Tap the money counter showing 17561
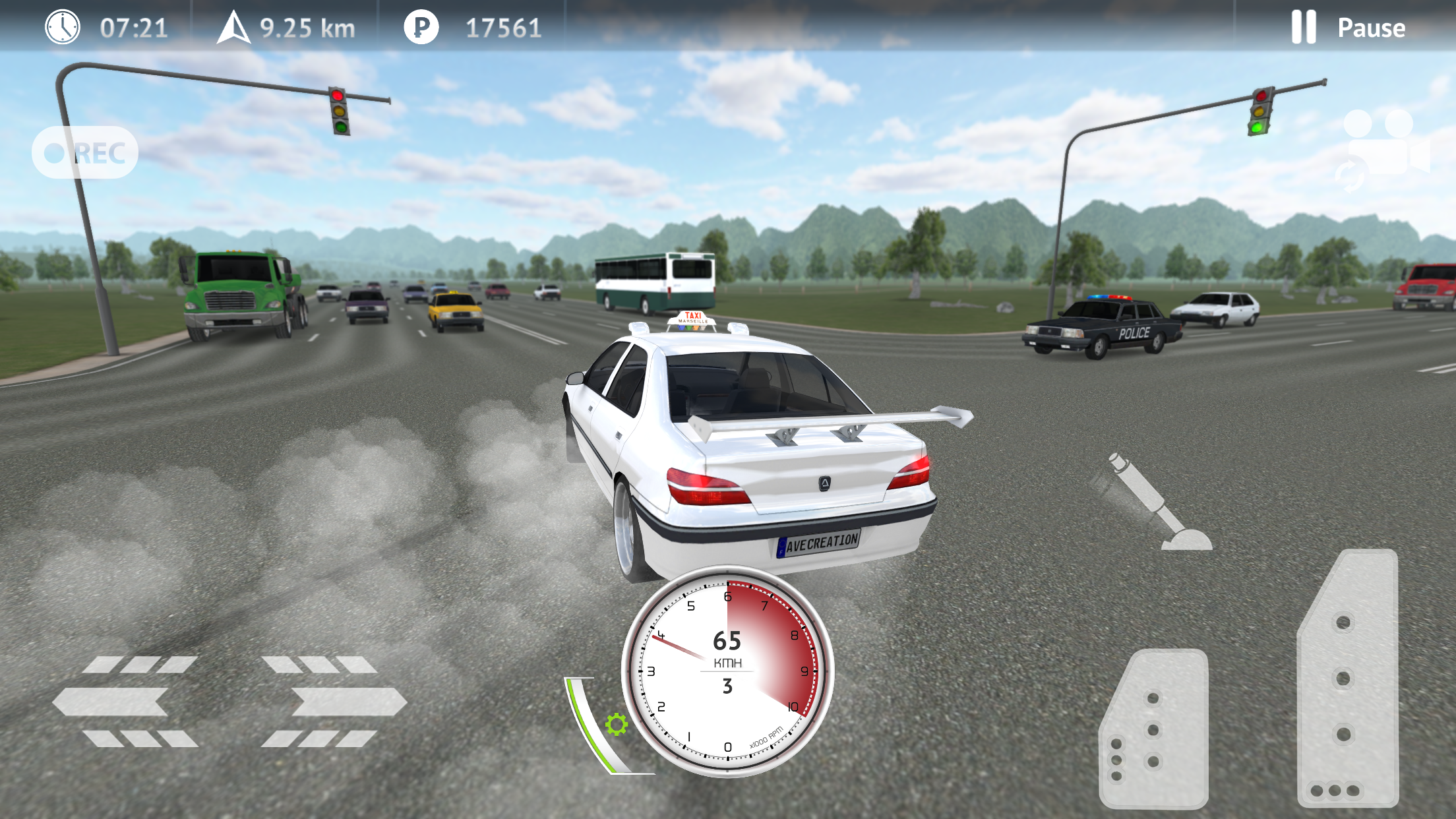 point(504,27)
